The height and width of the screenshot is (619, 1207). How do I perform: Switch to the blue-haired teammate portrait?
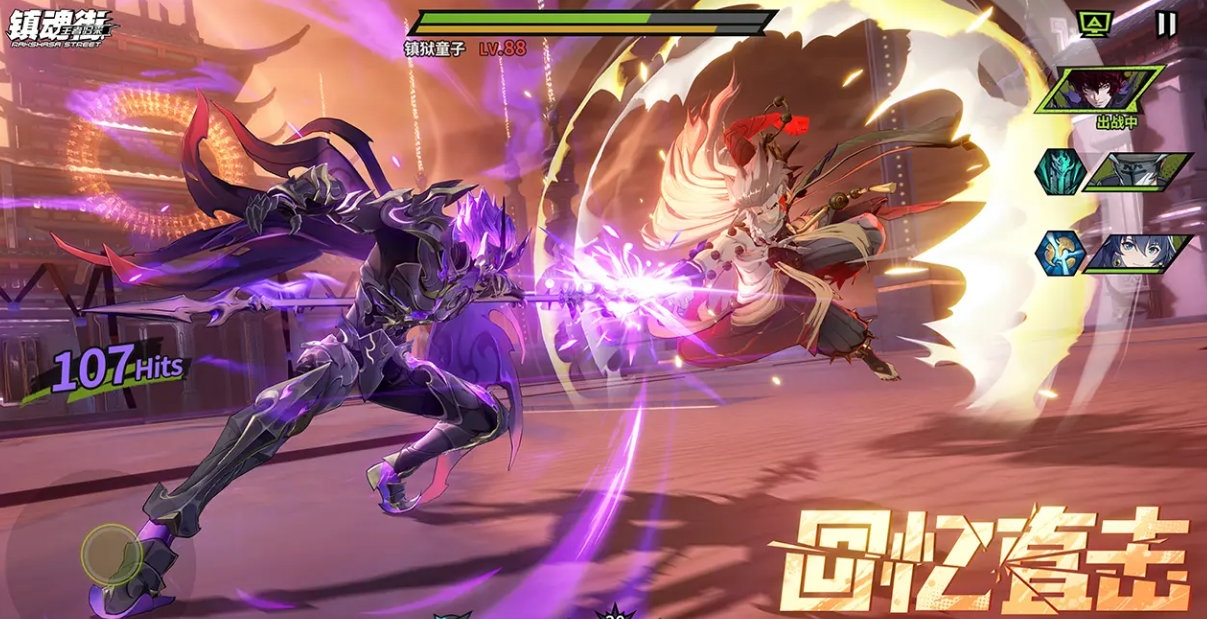click(x=1138, y=252)
